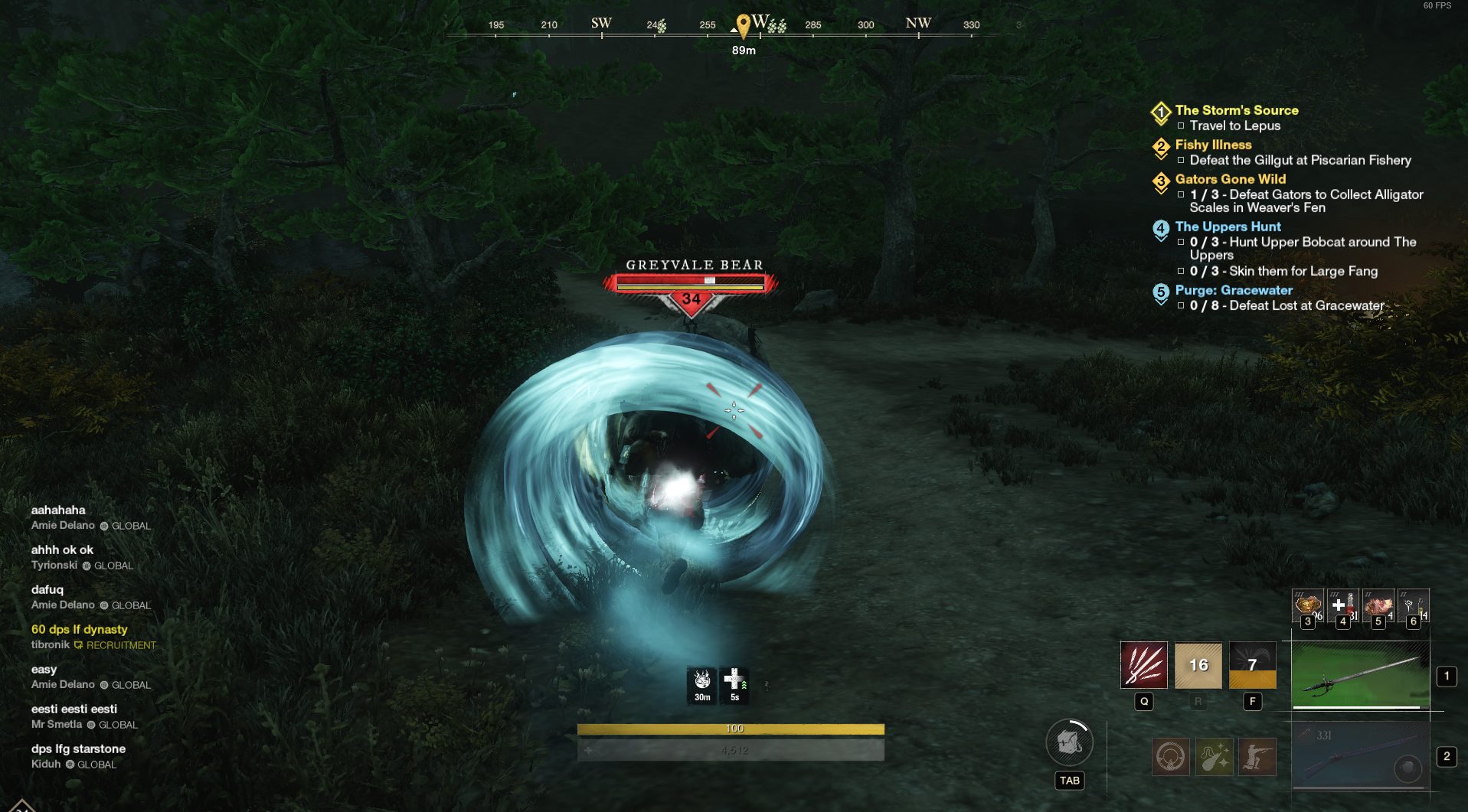Open the Purge: Gracewater quest entry
This screenshot has height=812, width=1468.
click(1233, 290)
